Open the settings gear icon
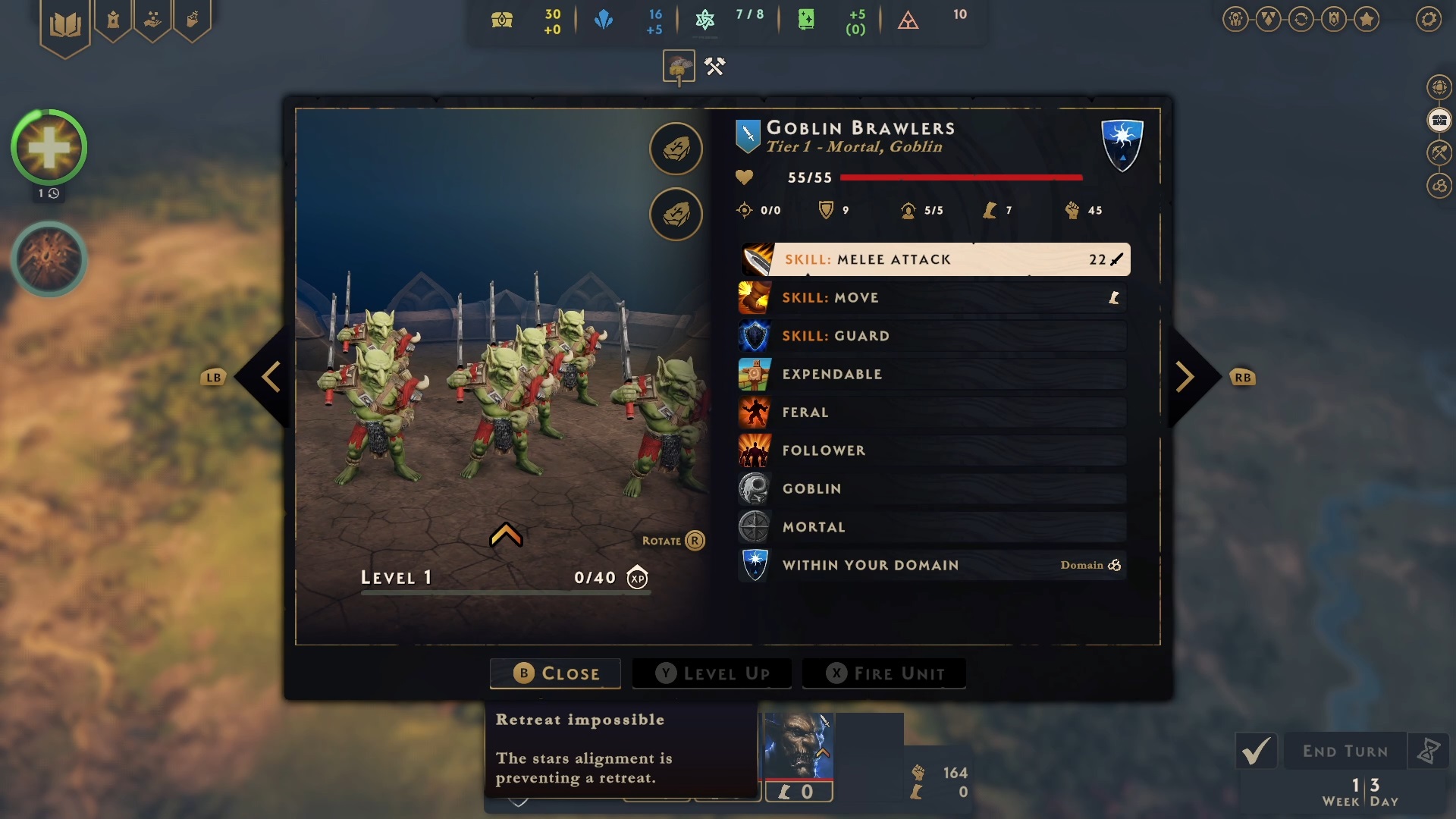 pyautogui.click(x=1429, y=19)
